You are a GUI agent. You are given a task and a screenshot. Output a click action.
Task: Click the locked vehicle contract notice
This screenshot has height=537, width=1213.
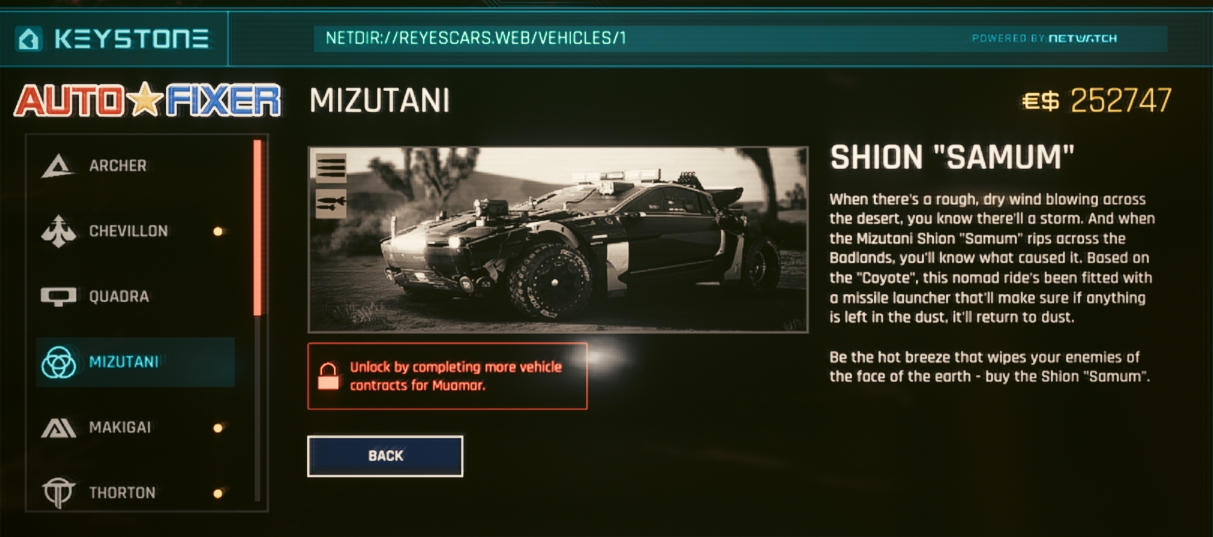[447, 376]
